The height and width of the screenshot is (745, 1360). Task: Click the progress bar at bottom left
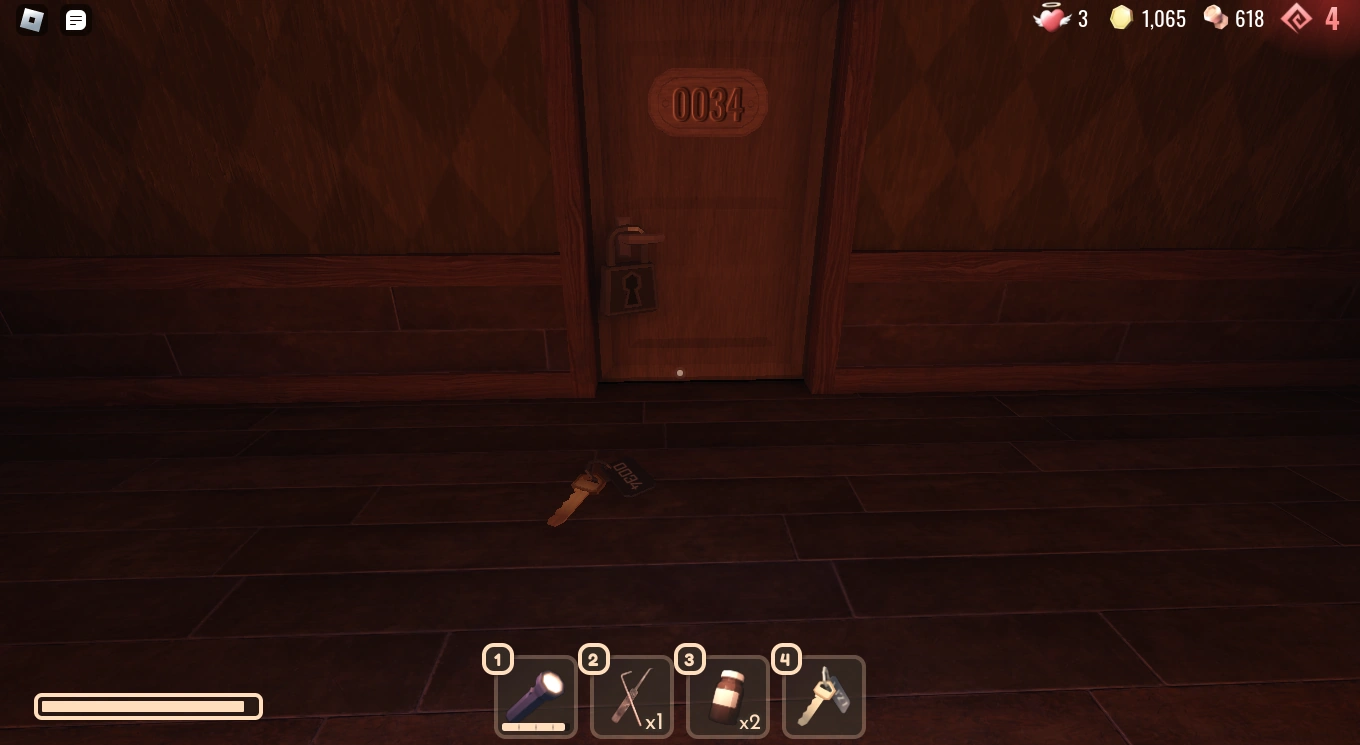pos(147,706)
